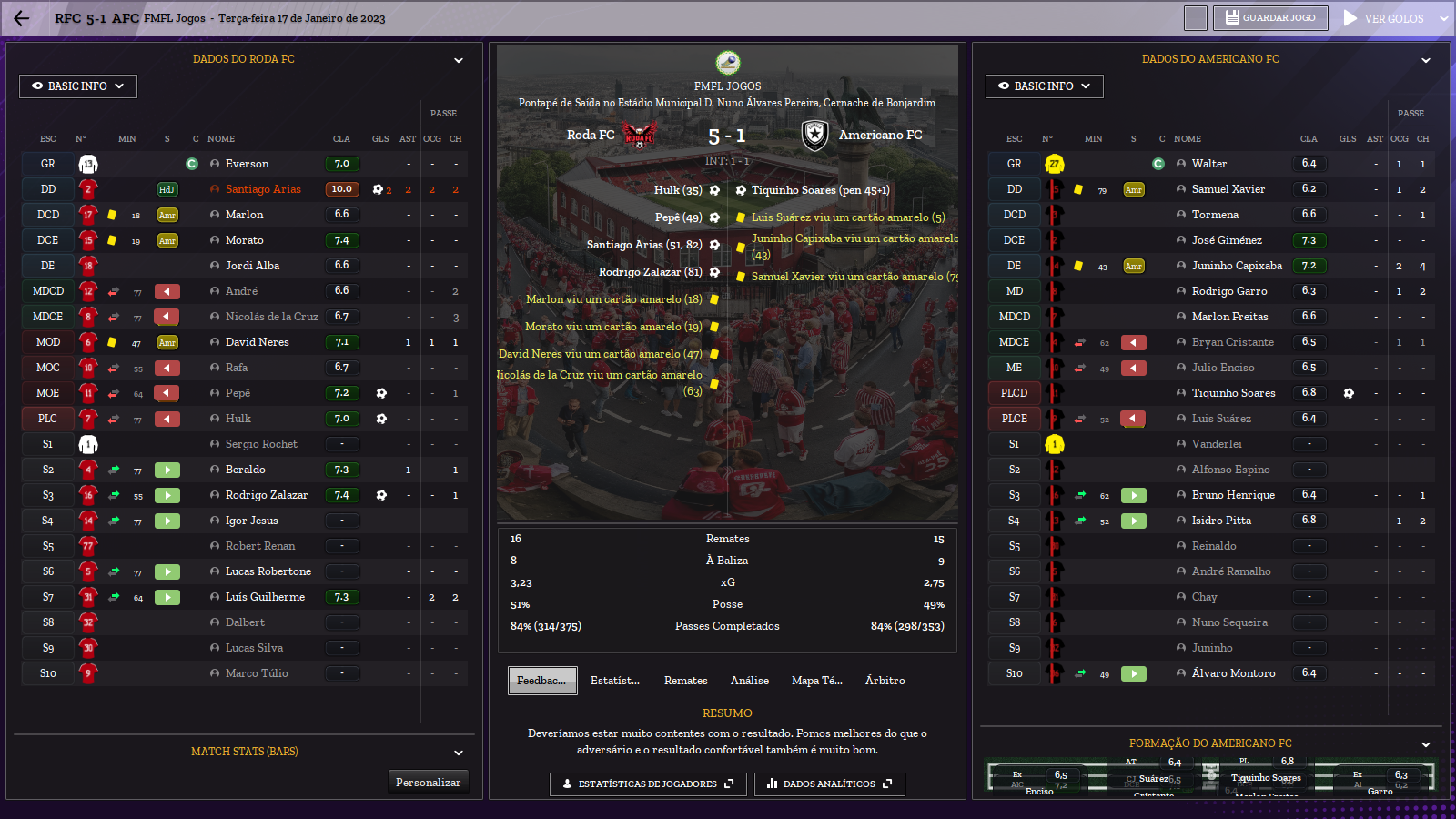Select the Mapa Té... tab
The width and height of the screenshot is (1456, 819).
tap(816, 681)
